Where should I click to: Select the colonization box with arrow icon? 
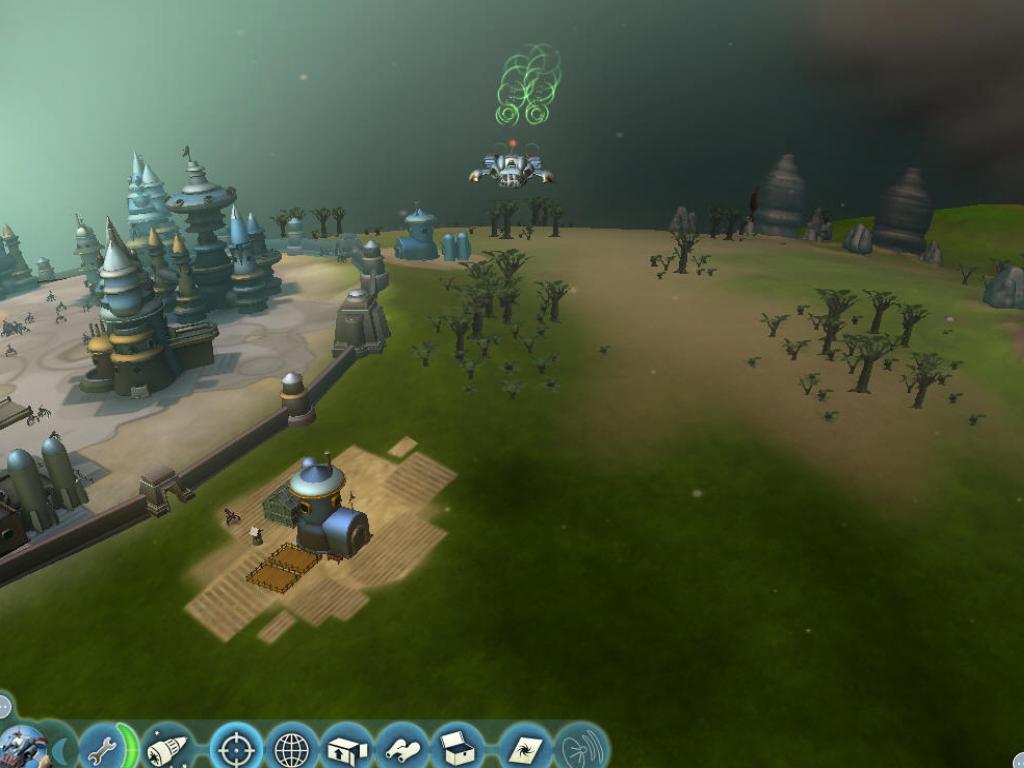tap(347, 748)
